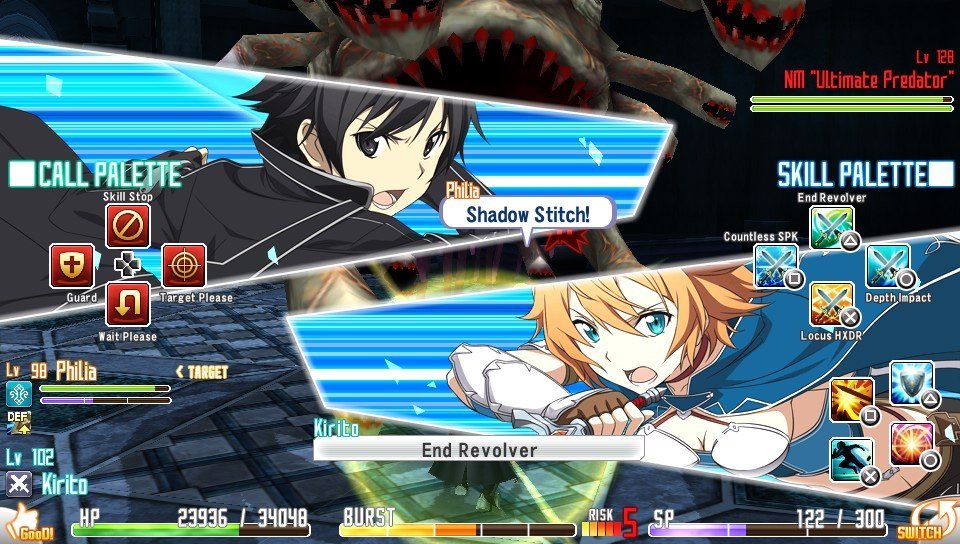Screen dimensions: 960x544
Task: Use the End Revolver sword skill
Action: (832, 228)
